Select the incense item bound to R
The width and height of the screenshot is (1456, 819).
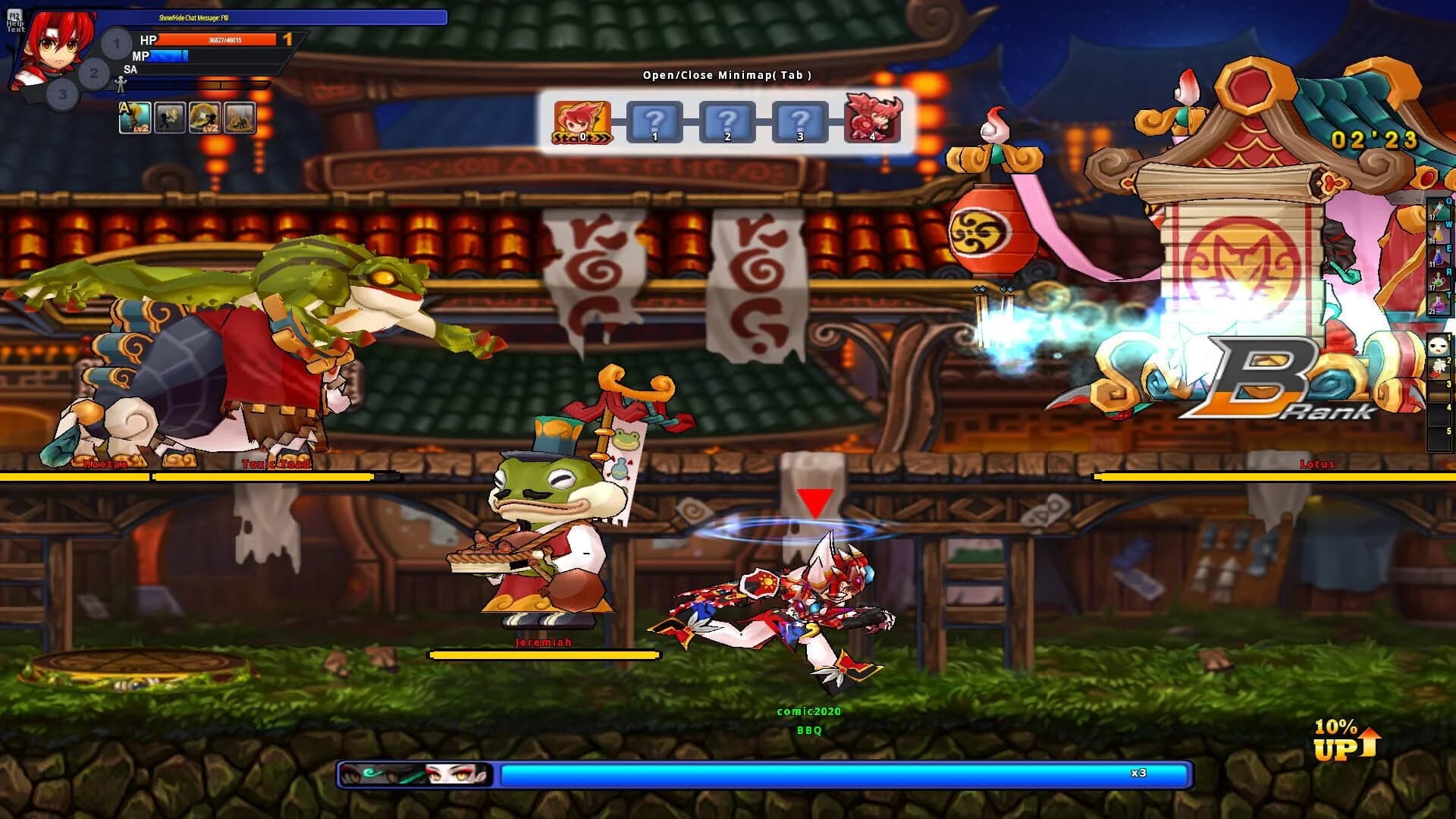[1438, 280]
